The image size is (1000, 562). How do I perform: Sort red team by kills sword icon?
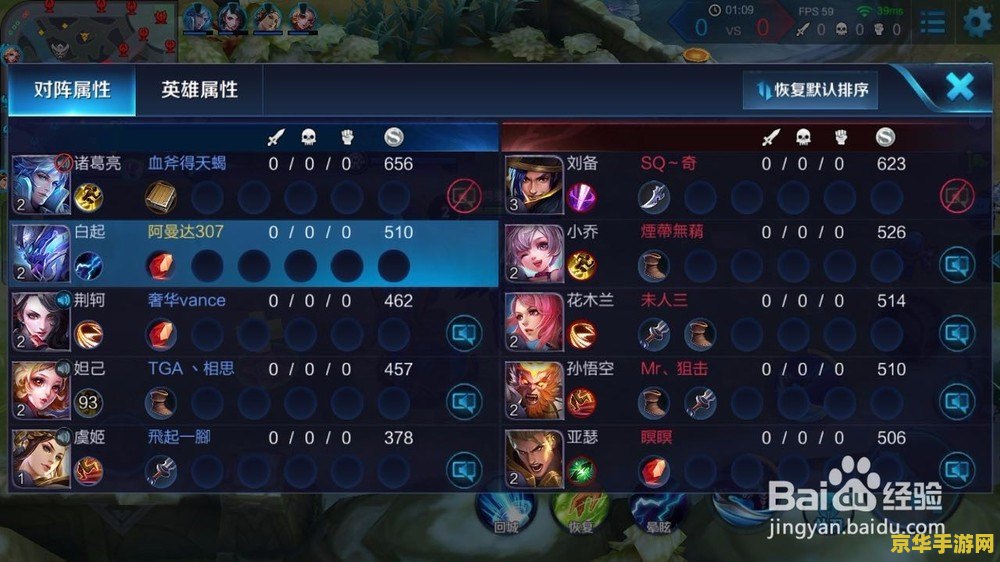(770, 137)
